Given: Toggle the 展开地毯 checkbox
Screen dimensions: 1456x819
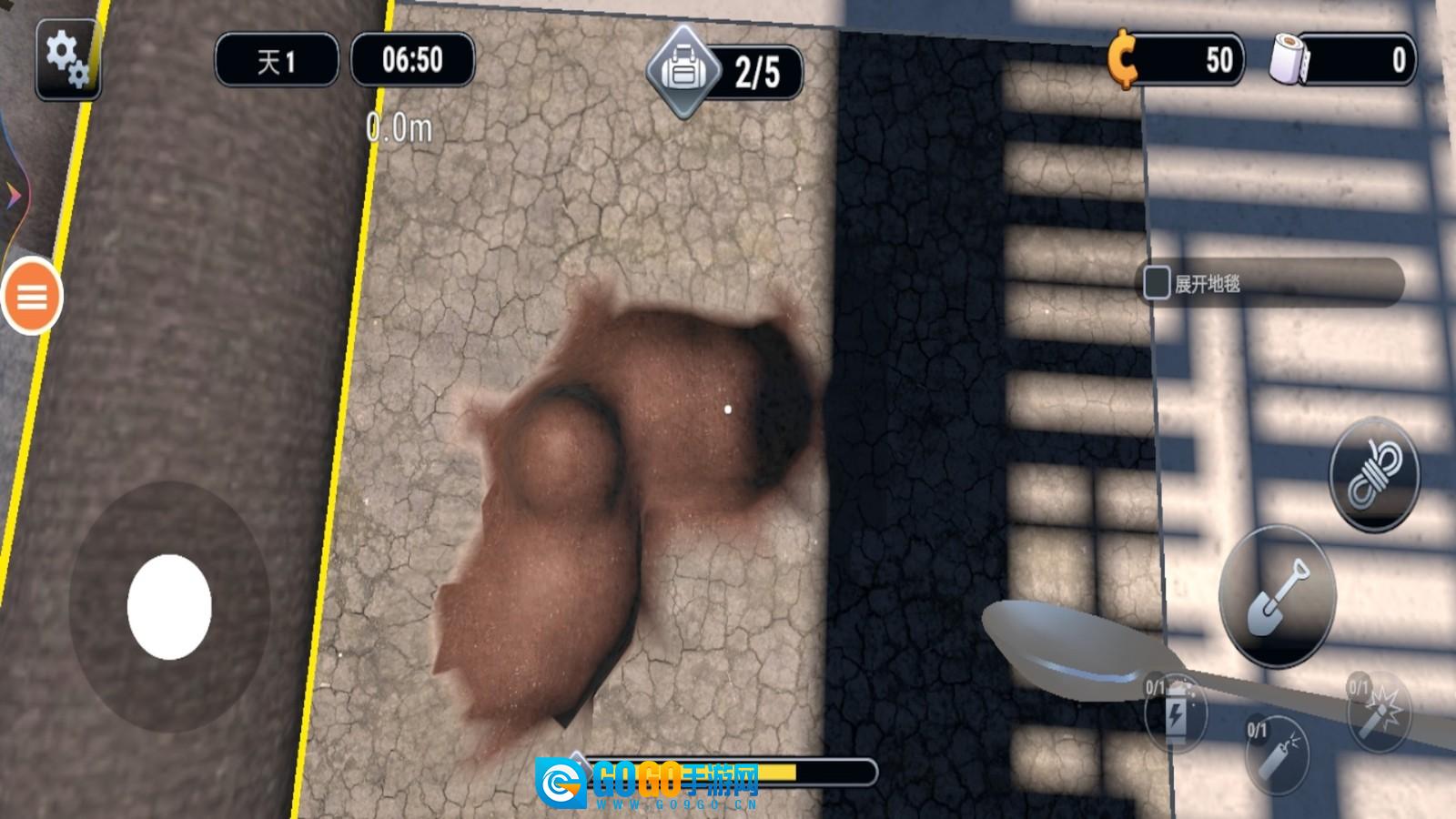Looking at the screenshot, I should tap(1157, 283).
